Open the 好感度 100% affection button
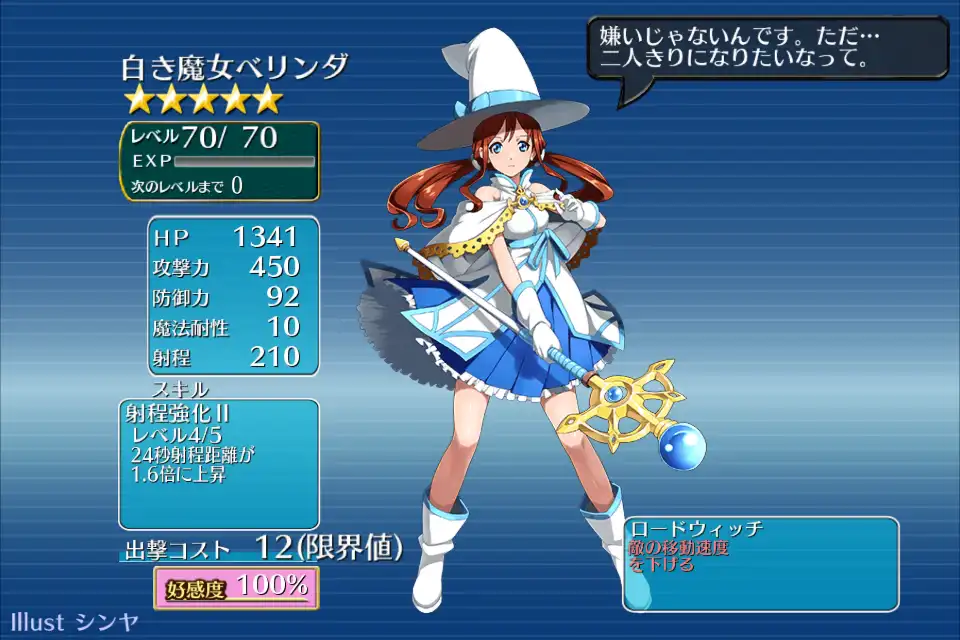Image resolution: width=960 pixels, height=640 pixels. point(236,587)
